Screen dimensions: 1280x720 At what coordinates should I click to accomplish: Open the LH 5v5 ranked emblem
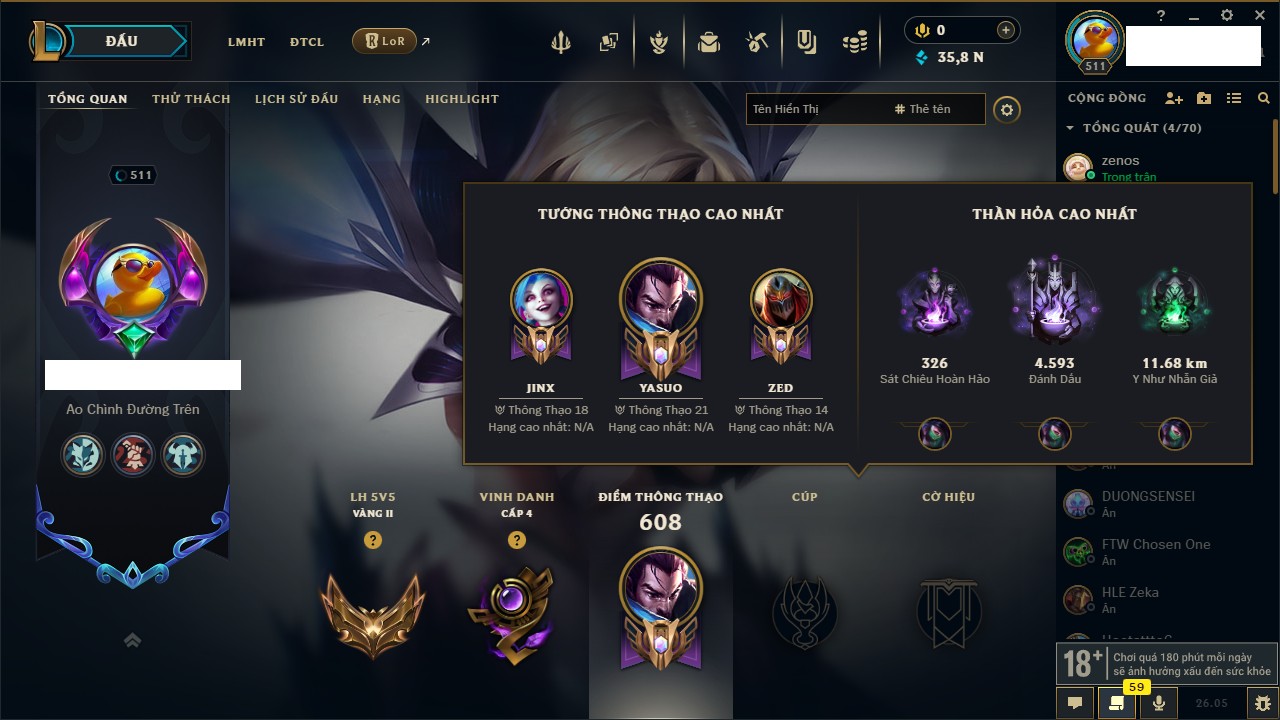point(373,613)
